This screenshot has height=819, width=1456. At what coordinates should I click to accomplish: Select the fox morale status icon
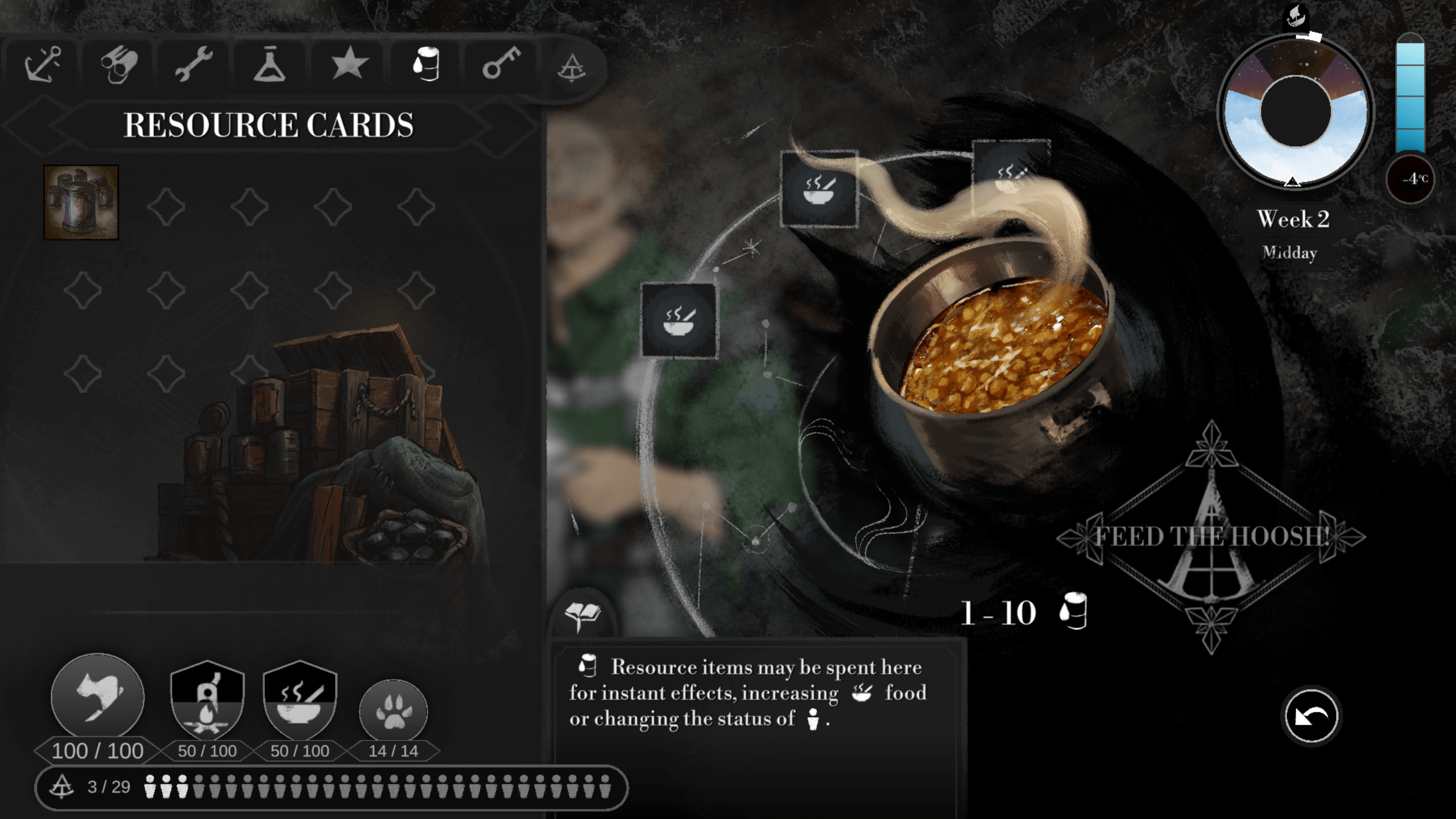click(98, 696)
